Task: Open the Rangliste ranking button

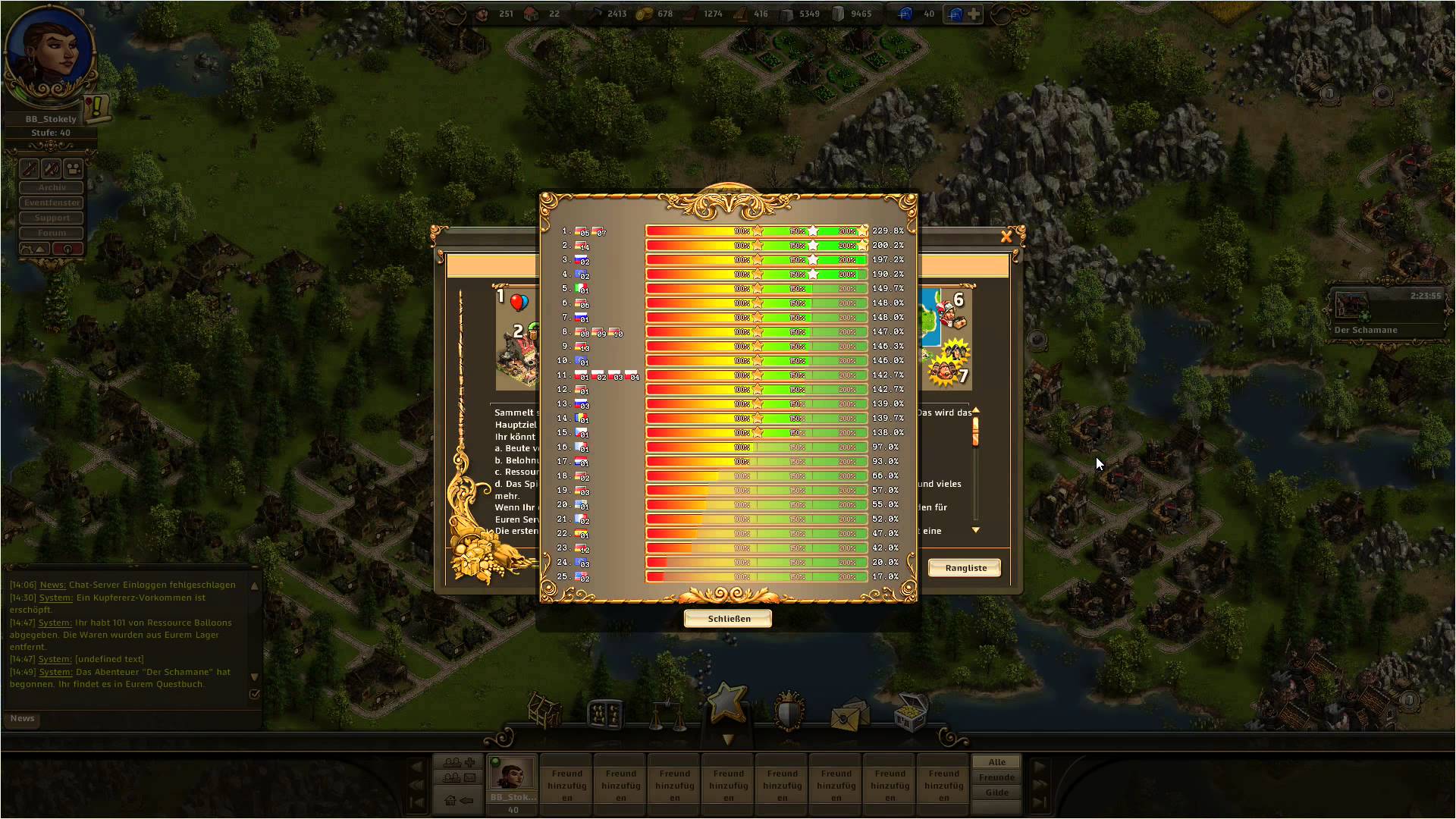Action: (965, 568)
